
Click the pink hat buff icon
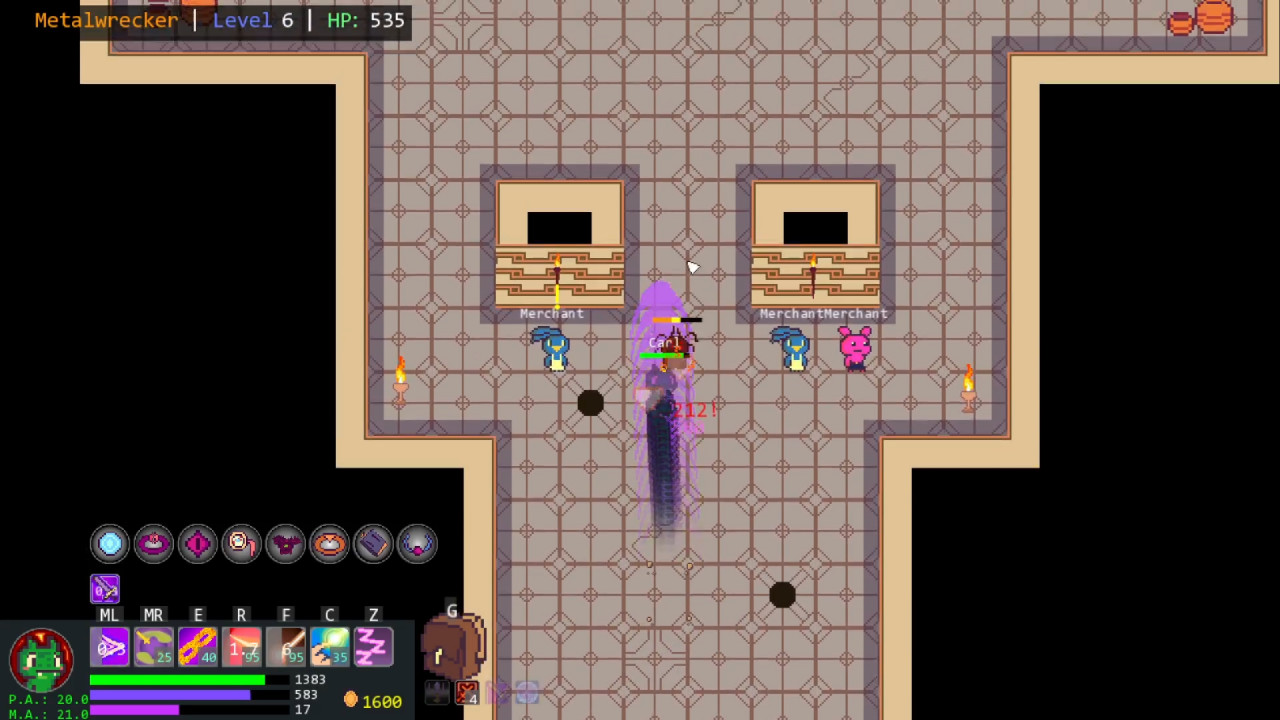153,543
